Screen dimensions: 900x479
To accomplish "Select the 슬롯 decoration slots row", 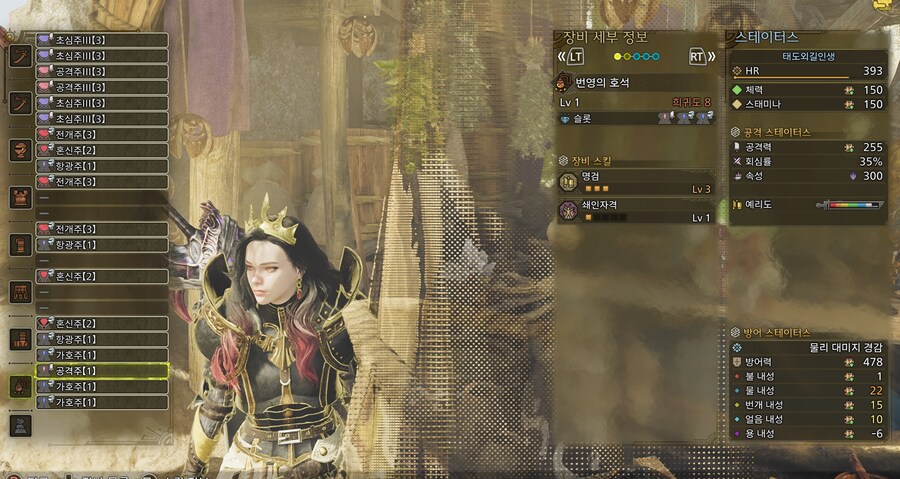I will coord(636,118).
